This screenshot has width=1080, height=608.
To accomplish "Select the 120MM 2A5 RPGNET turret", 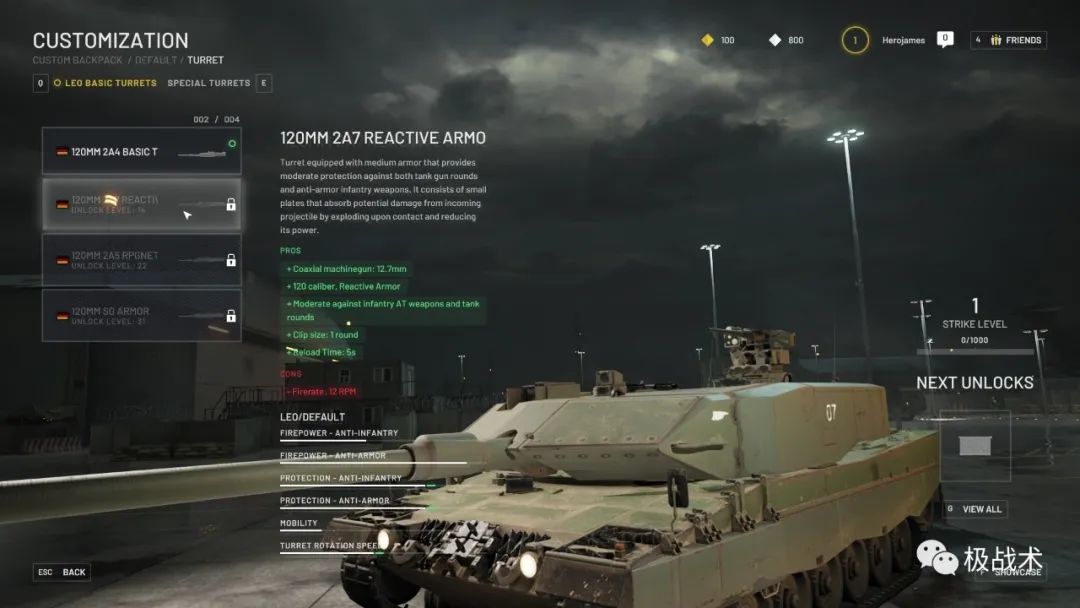I will [x=141, y=260].
